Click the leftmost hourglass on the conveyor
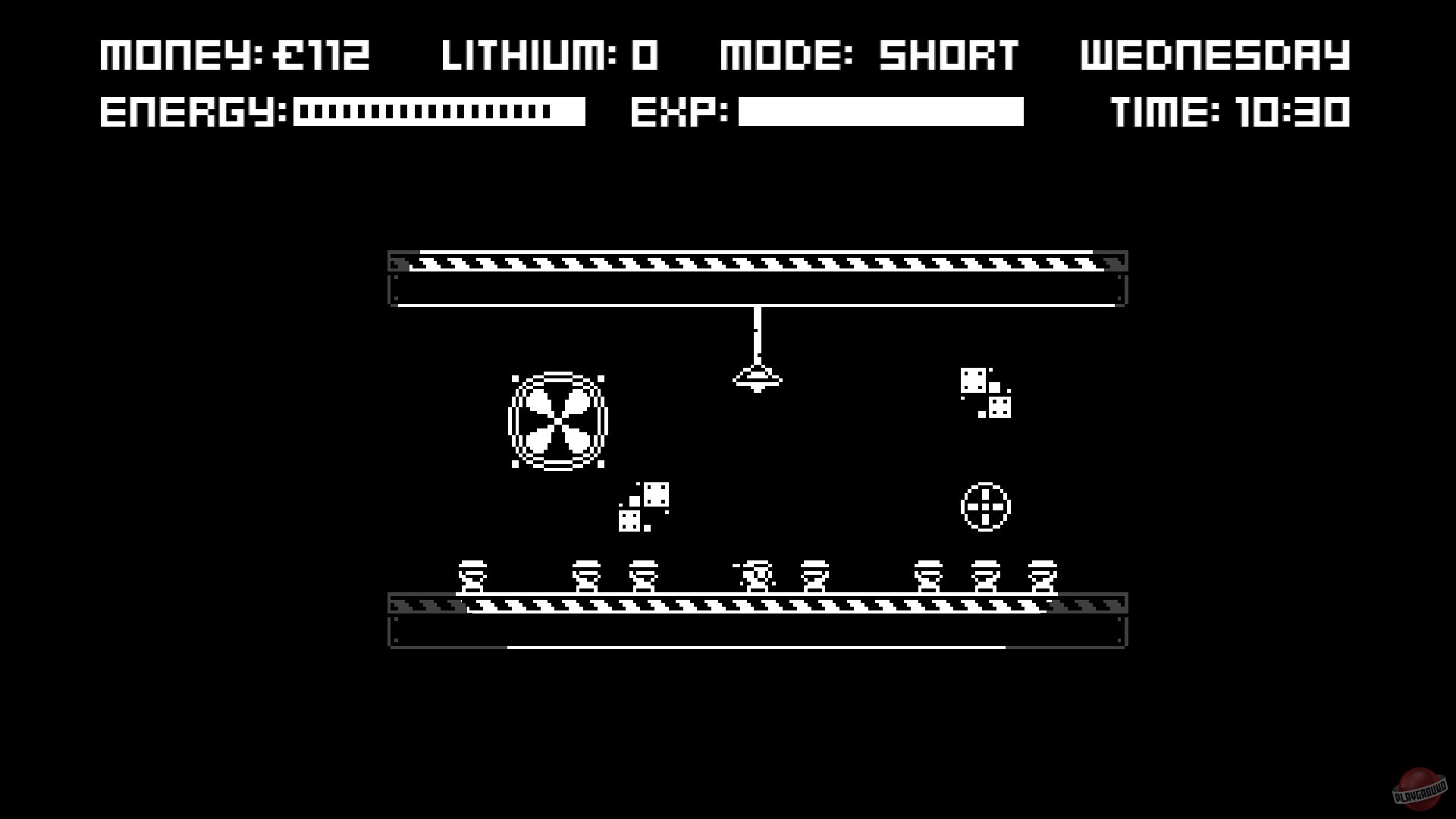This screenshot has width=1456, height=819. tap(474, 576)
